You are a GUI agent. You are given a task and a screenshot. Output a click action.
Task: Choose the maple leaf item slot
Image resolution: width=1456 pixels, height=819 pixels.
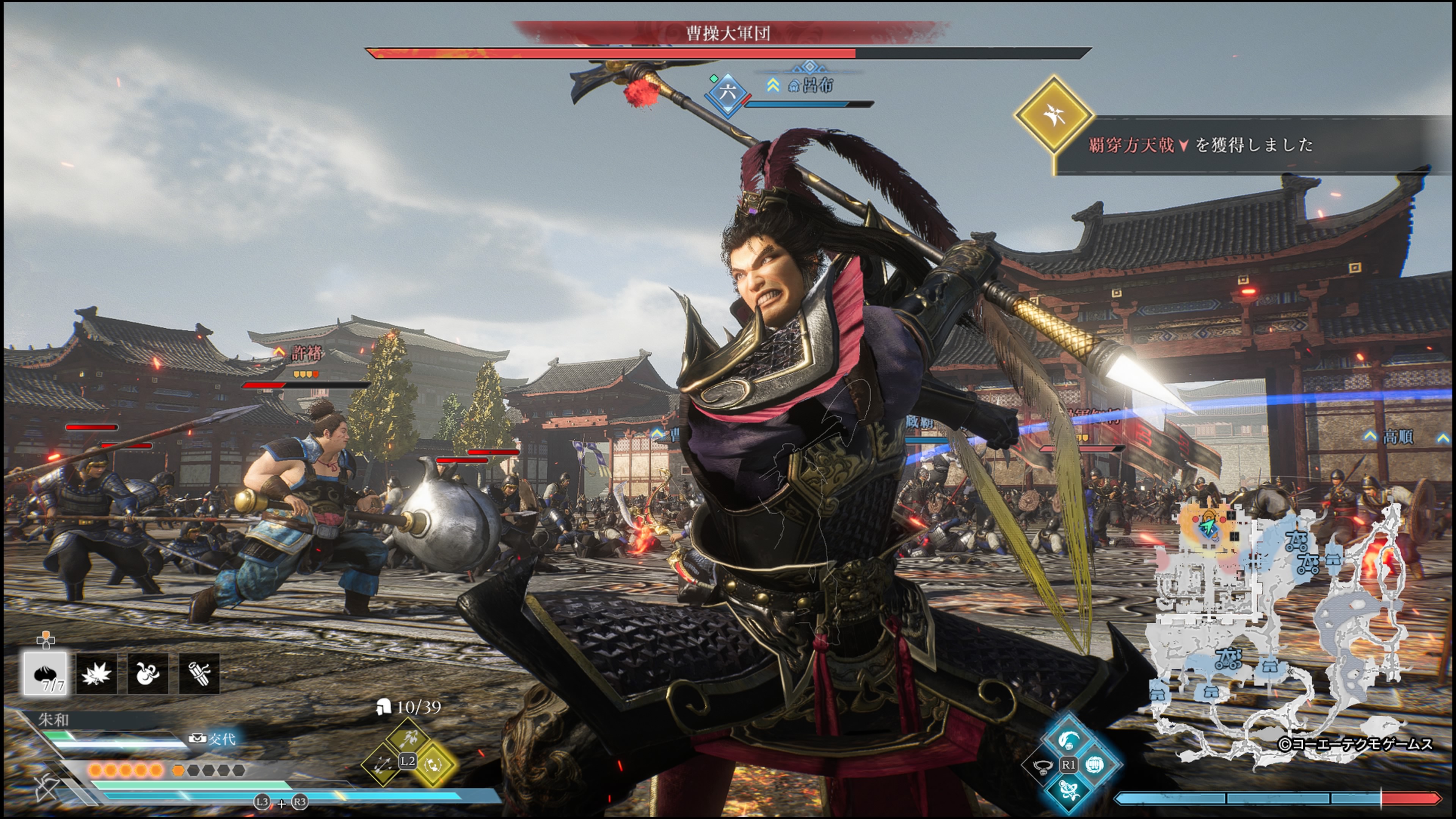pyautogui.click(x=97, y=673)
